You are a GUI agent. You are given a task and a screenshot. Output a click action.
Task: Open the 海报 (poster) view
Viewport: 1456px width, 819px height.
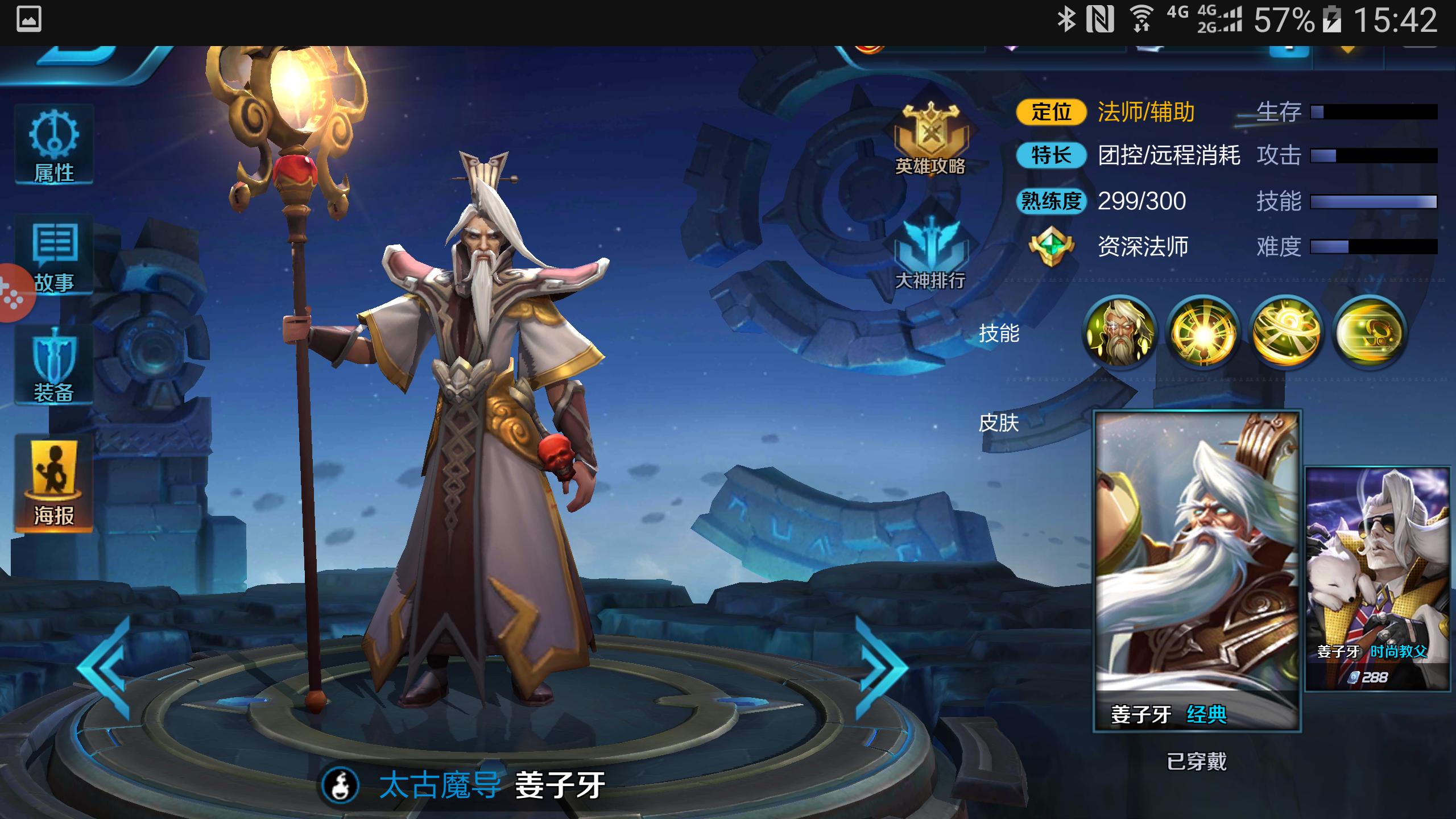click(54, 481)
